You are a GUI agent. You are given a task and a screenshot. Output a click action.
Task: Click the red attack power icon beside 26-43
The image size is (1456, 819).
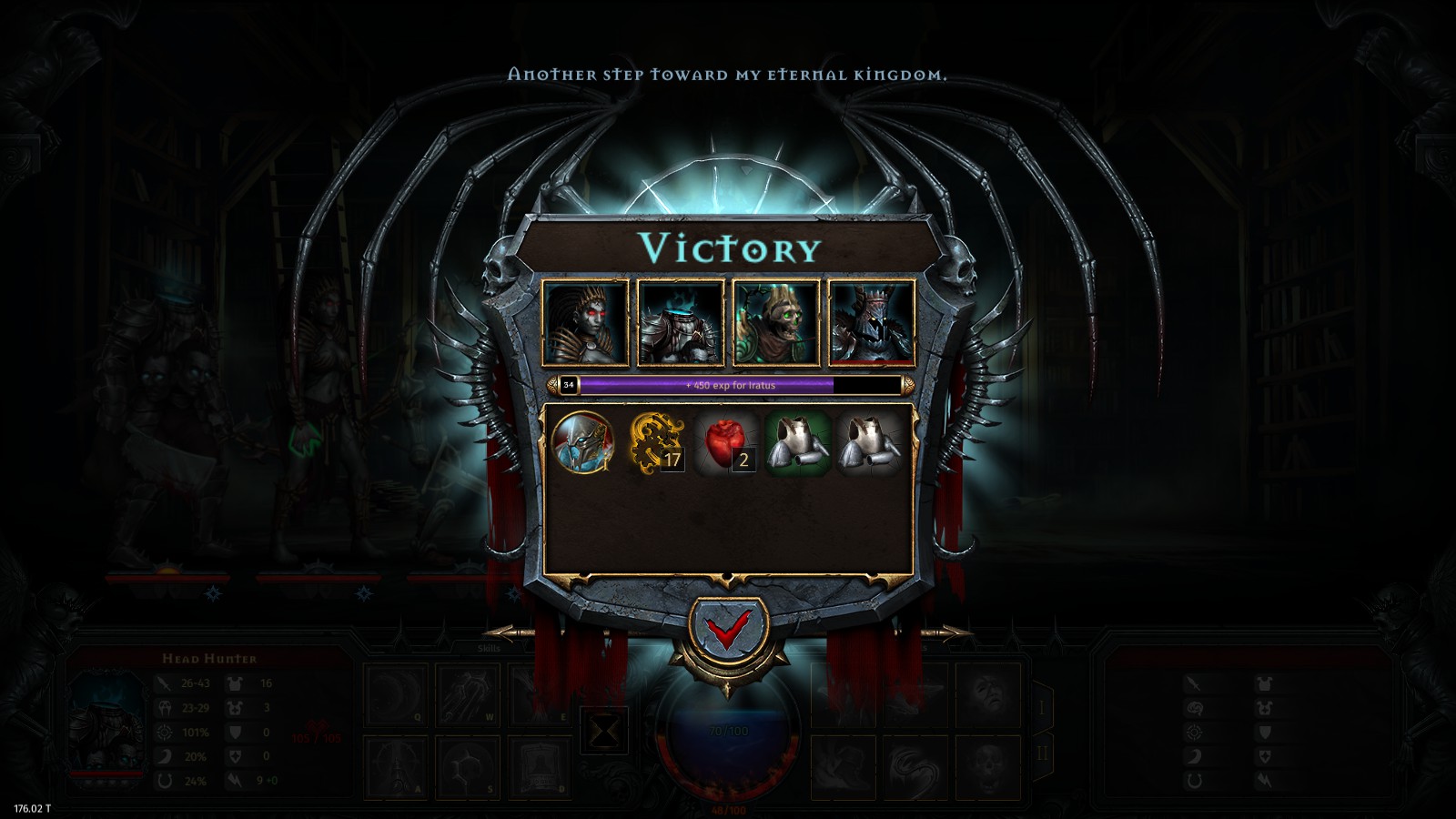(164, 683)
